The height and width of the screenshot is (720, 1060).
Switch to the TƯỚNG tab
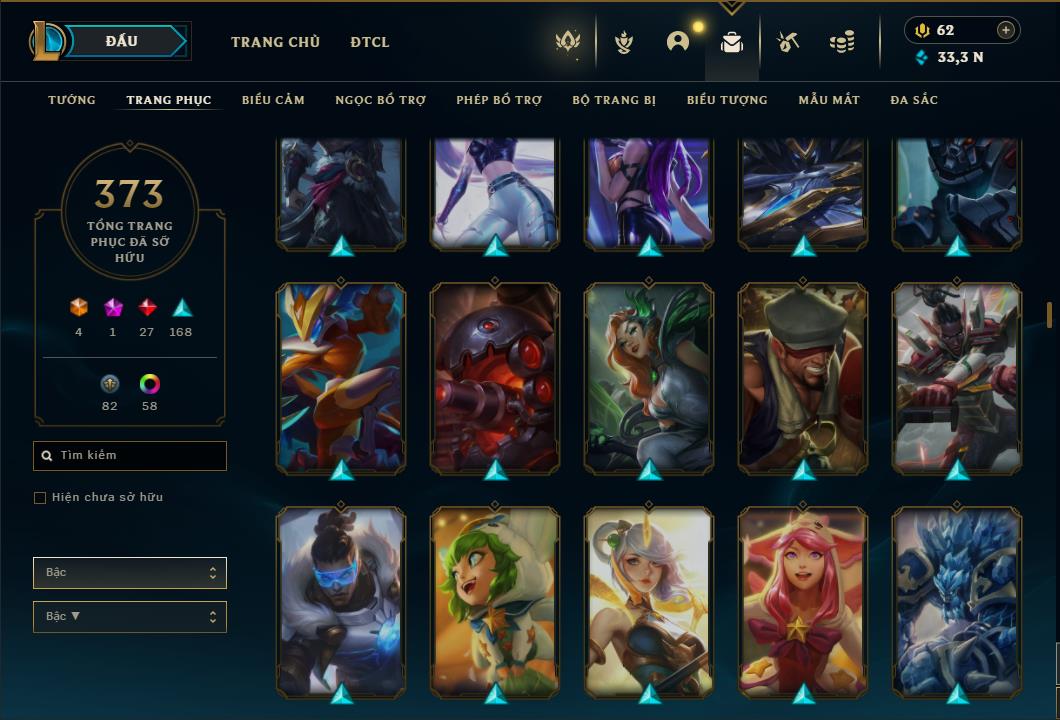72,100
